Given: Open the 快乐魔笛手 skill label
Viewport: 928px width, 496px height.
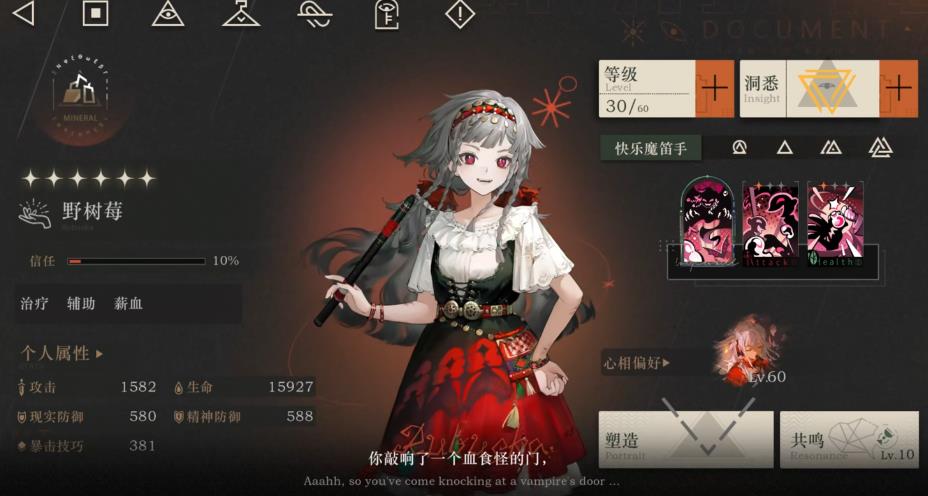Looking at the screenshot, I should 651,148.
